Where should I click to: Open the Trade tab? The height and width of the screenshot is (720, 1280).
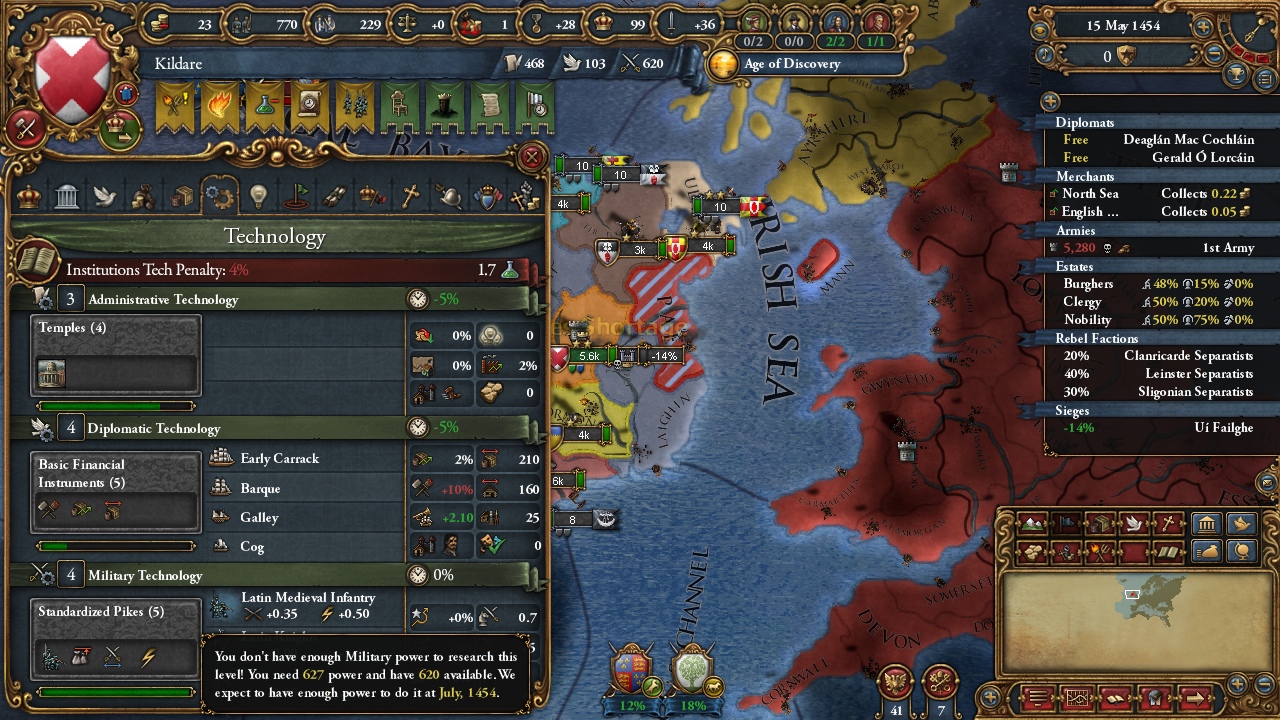pos(182,196)
